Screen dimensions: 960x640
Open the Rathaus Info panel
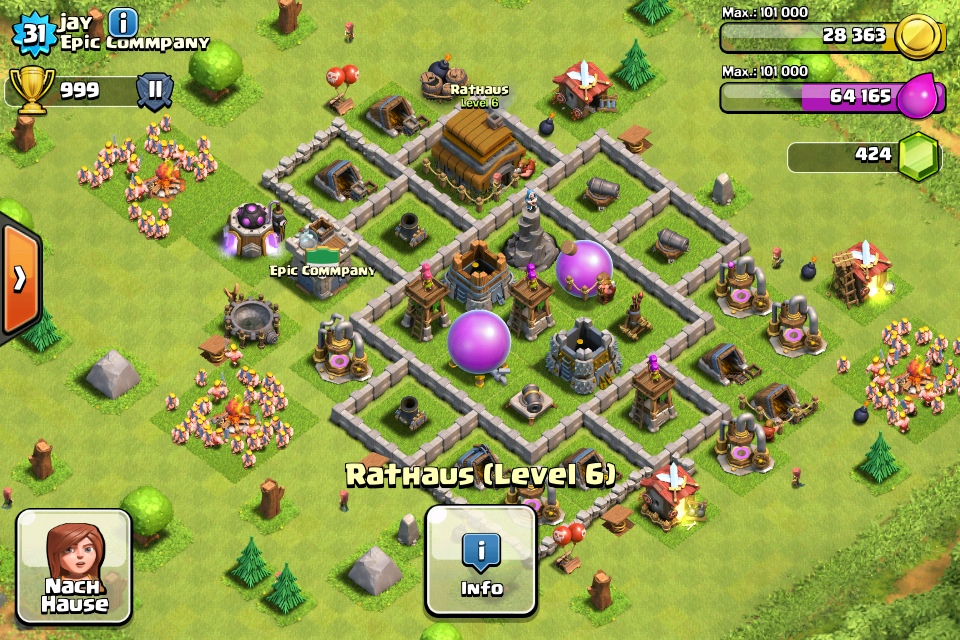(481, 559)
